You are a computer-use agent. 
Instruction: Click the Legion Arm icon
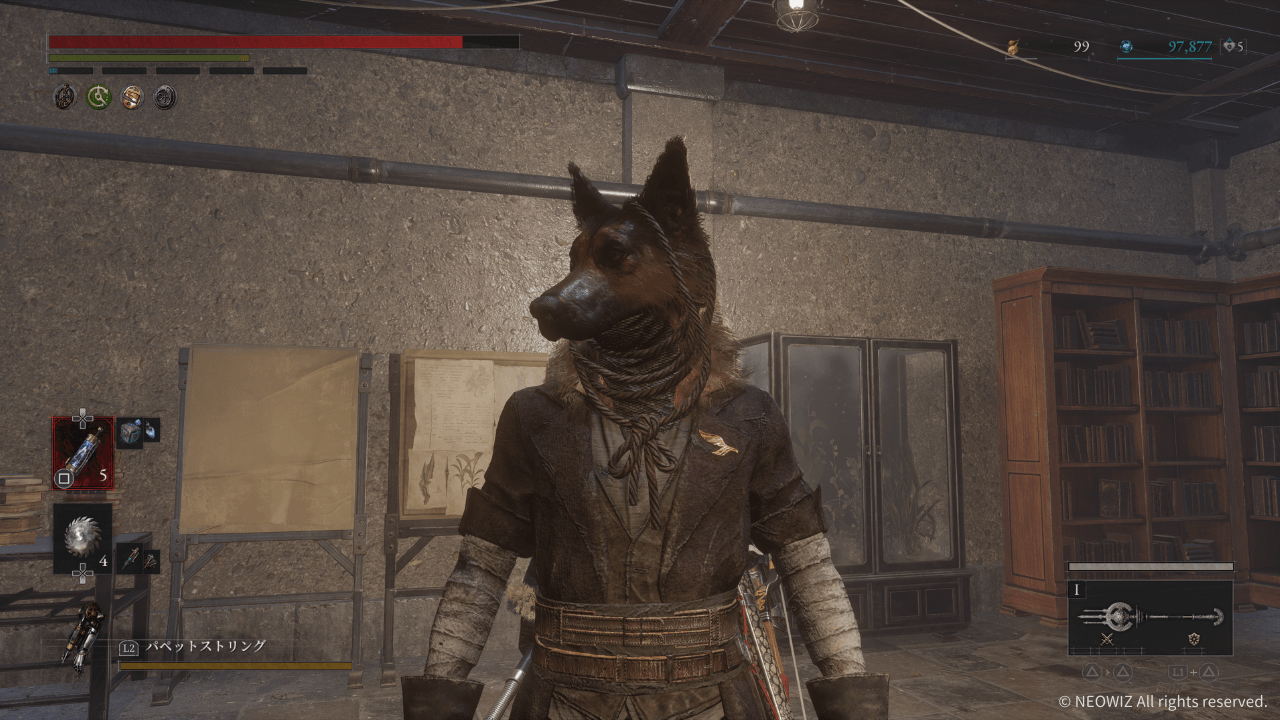(x=82, y=638)
